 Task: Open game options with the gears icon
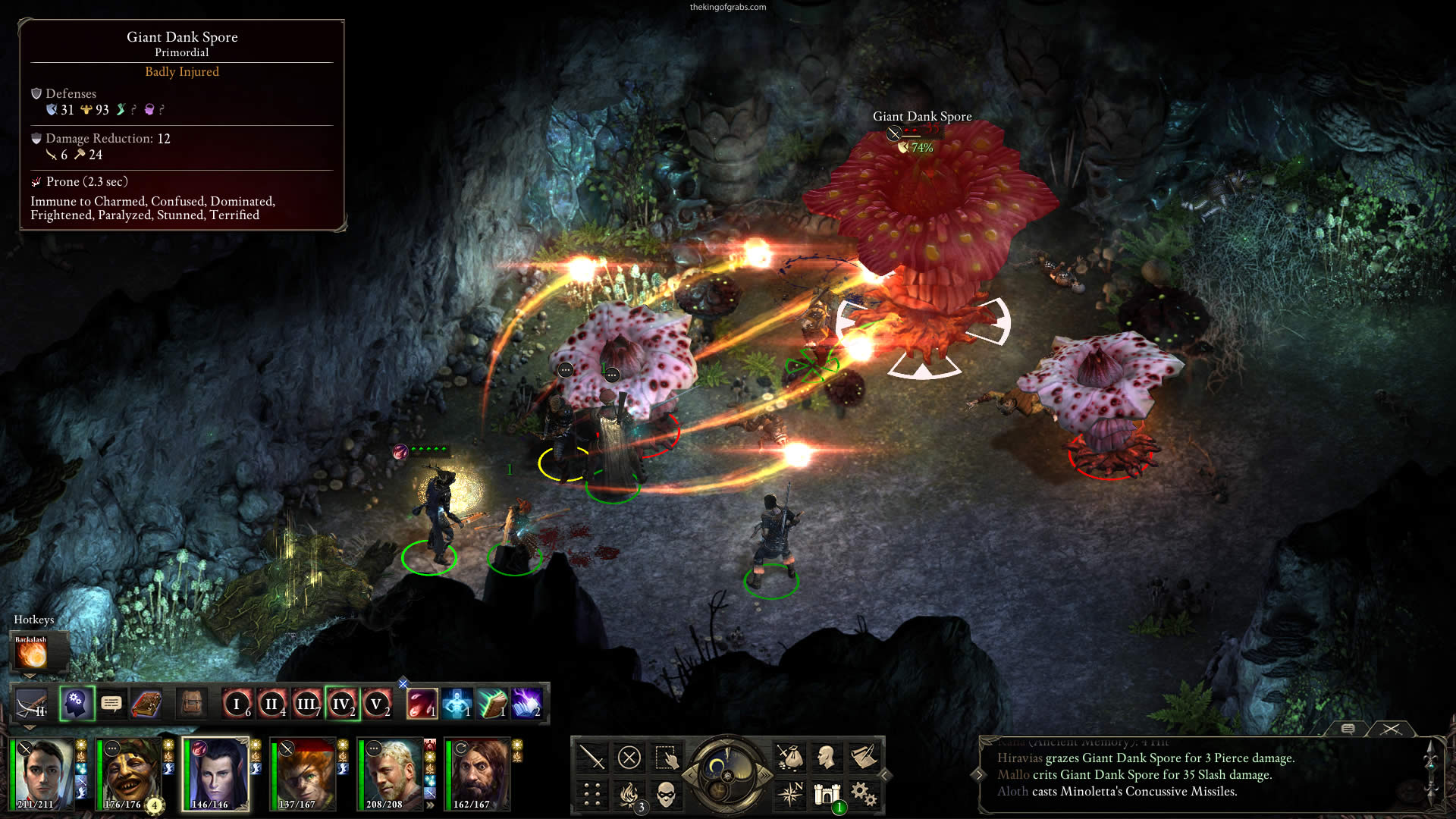[x=863, y=794]
